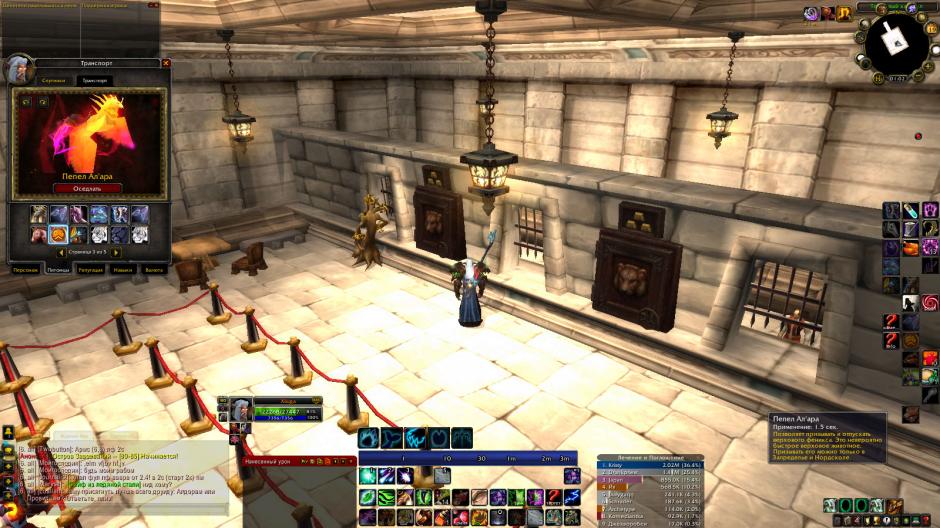Close the Транспорт mount window
The width and height of the screenshot is (940, 528).
click(x=166, y=63)
